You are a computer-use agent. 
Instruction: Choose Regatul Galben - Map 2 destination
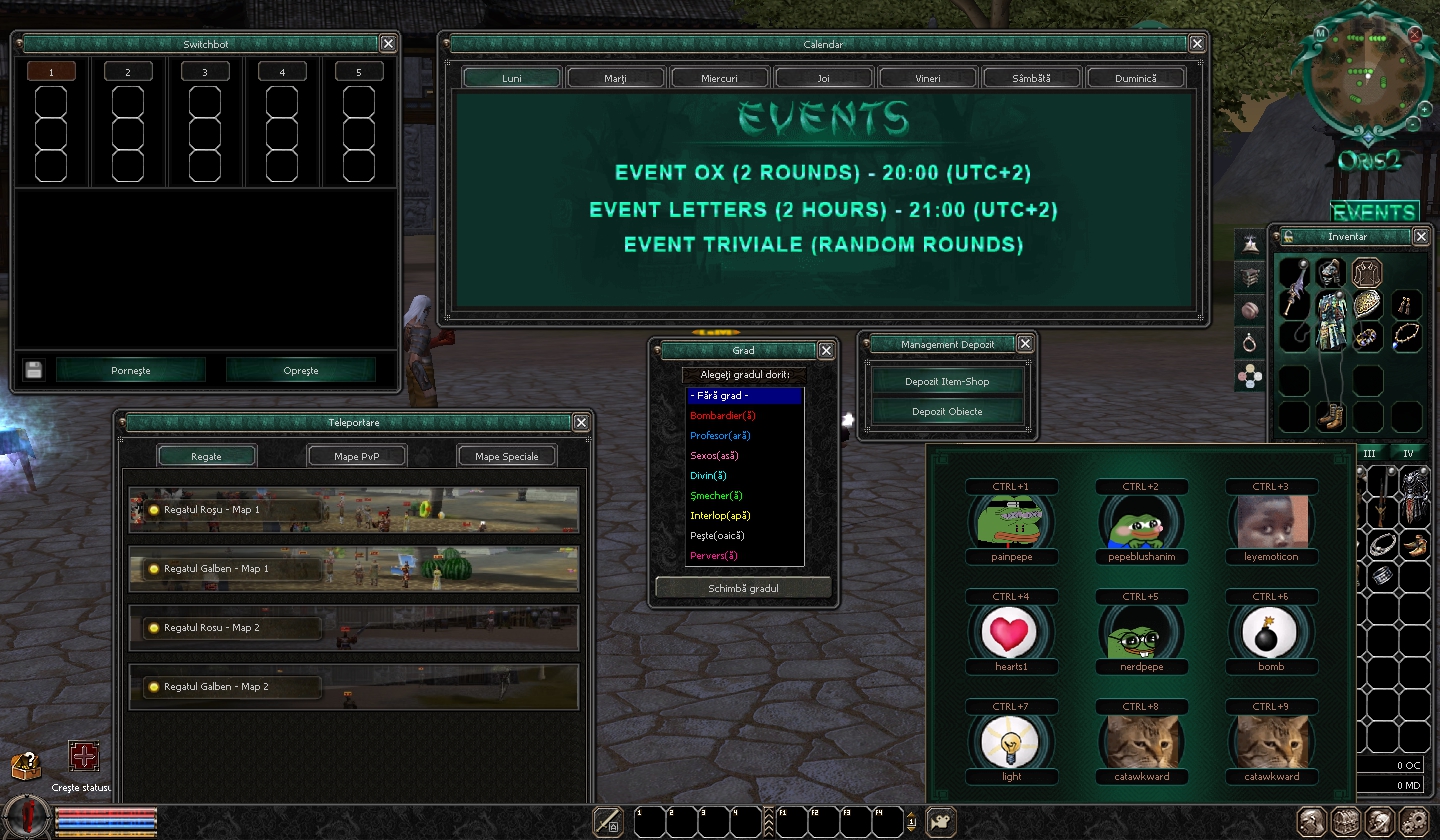point(353,687)
